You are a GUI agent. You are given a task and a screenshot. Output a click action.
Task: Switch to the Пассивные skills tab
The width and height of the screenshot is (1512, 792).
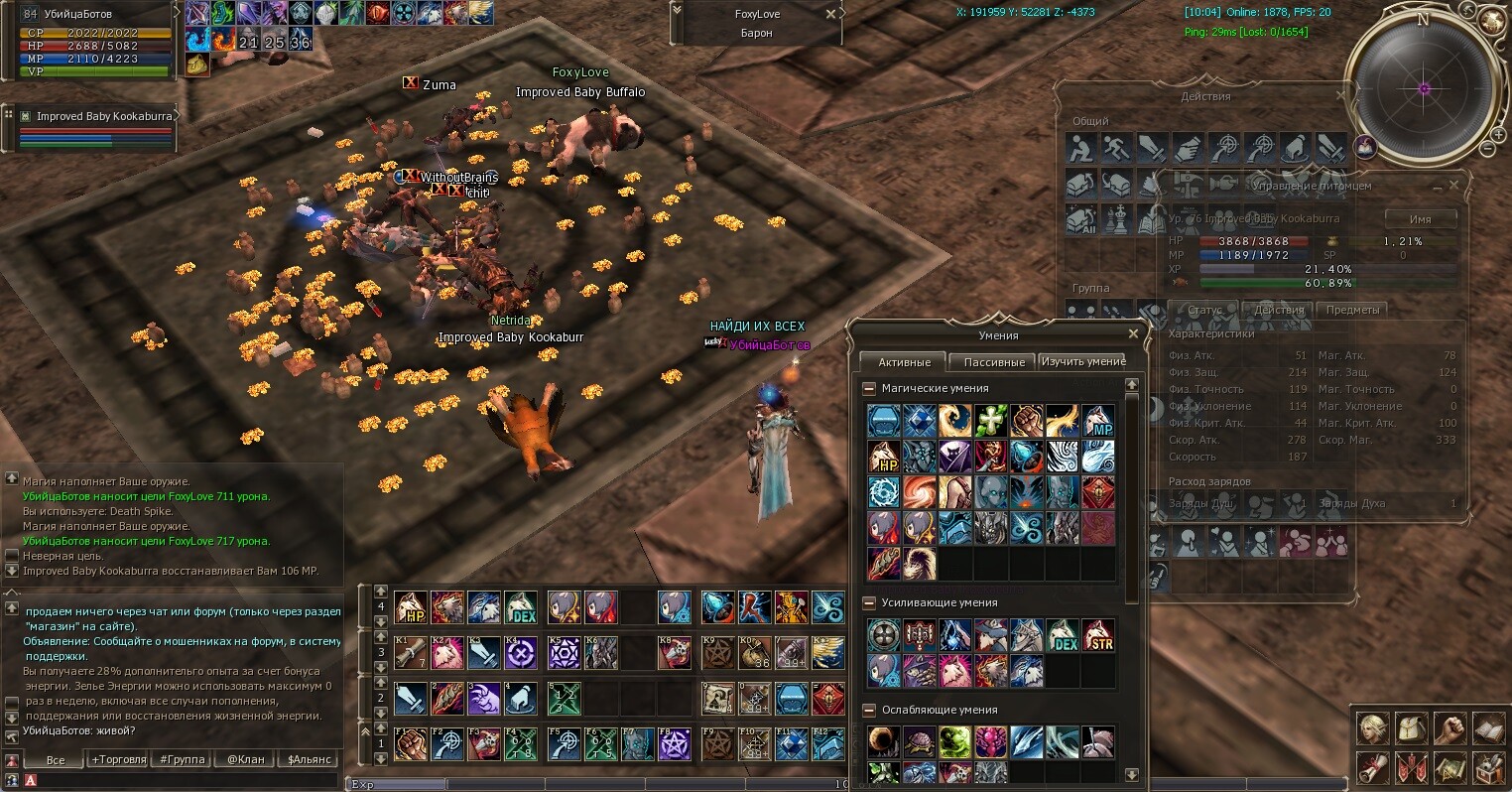tap(993, 362)
